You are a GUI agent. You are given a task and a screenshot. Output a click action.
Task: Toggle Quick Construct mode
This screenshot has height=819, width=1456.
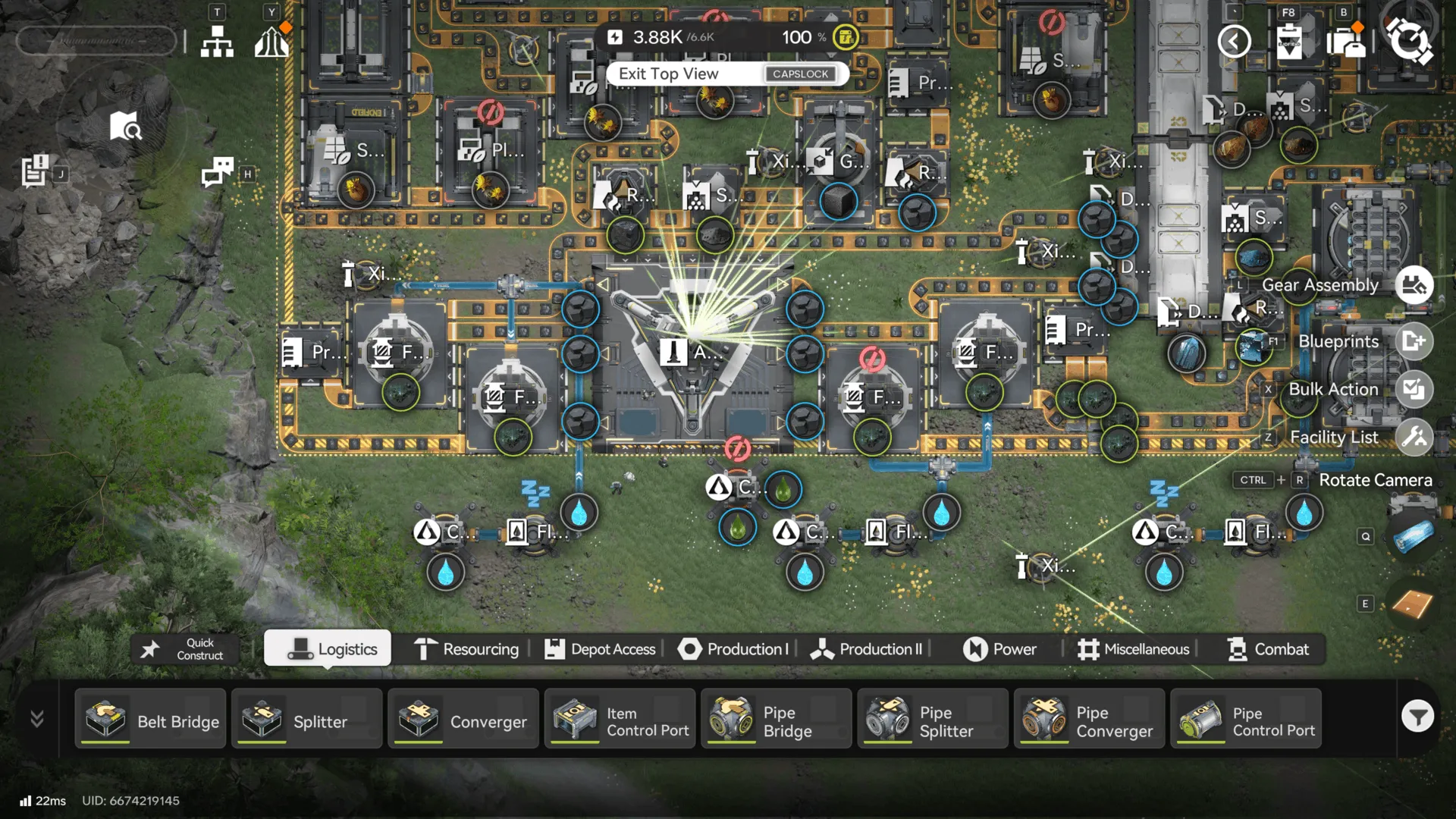coord(184,648)
